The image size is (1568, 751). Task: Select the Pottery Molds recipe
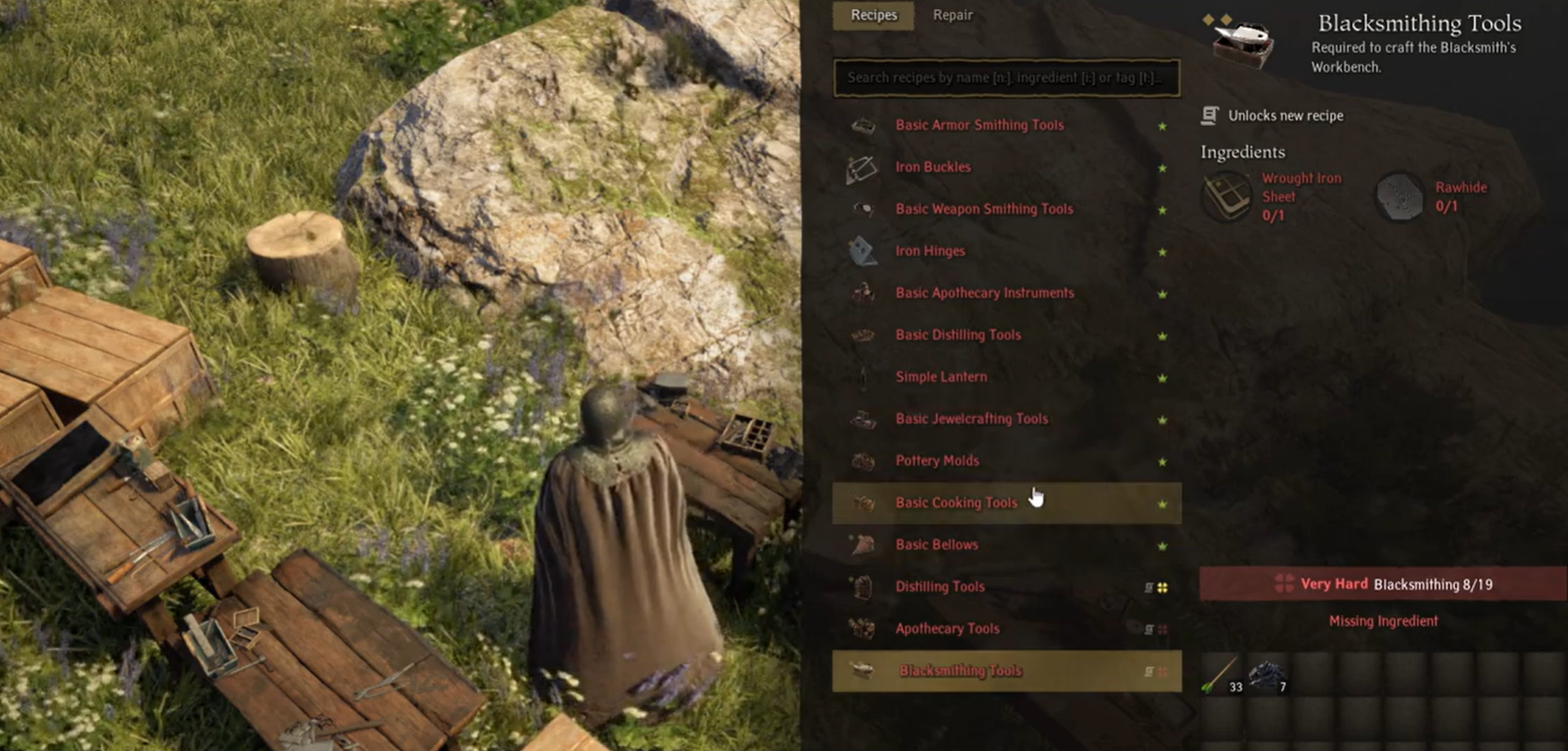(936, 460)
